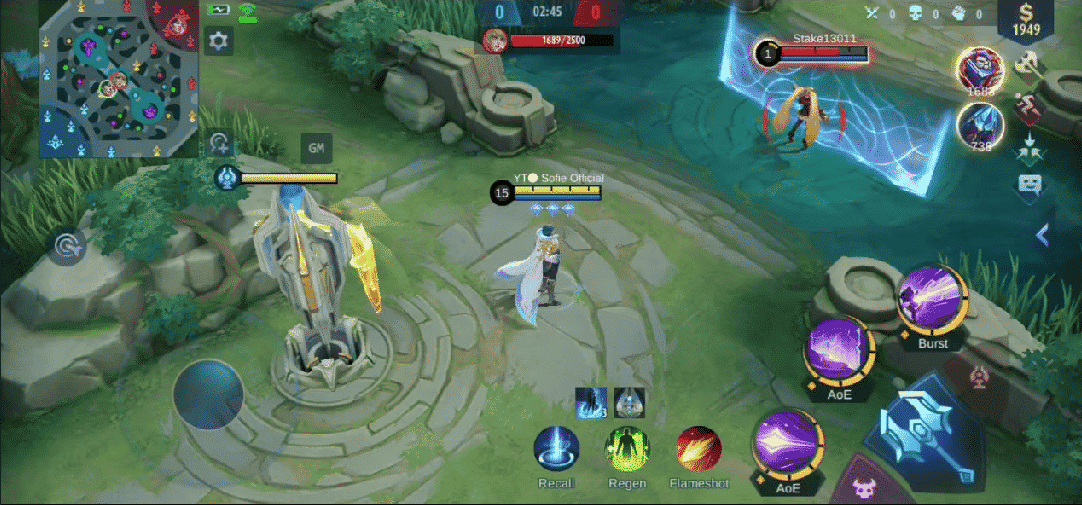The height and width of the screenshot is (505, 1082).
Task: Tap the GM button
Action: click(317, 148)
